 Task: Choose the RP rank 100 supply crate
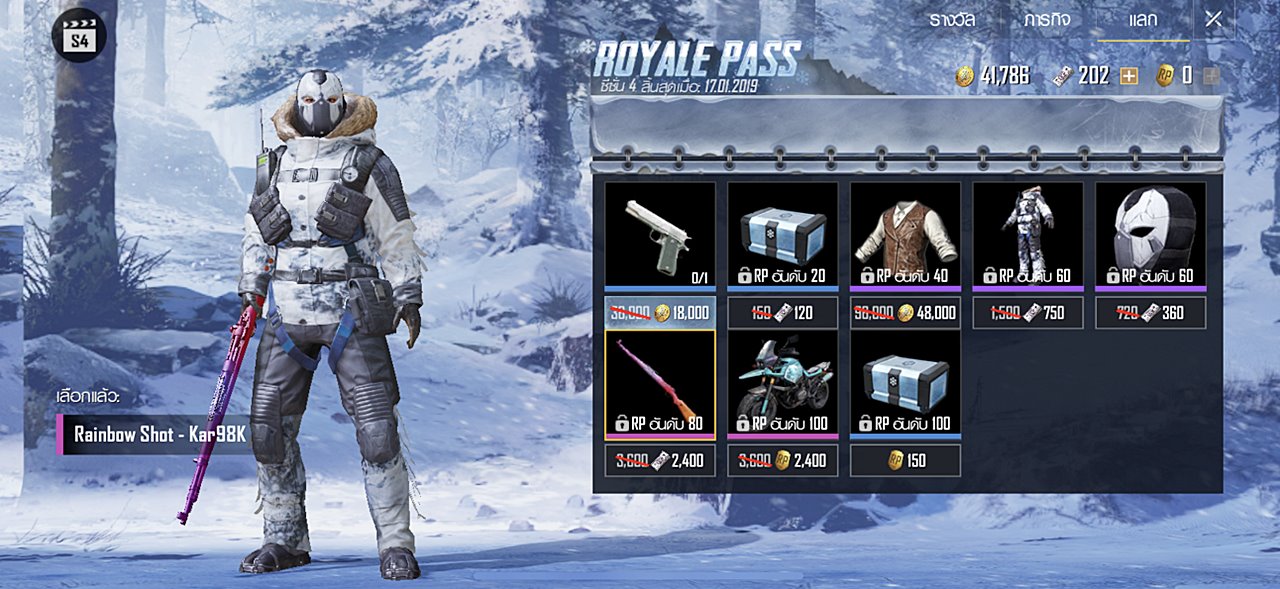(905, 383)
